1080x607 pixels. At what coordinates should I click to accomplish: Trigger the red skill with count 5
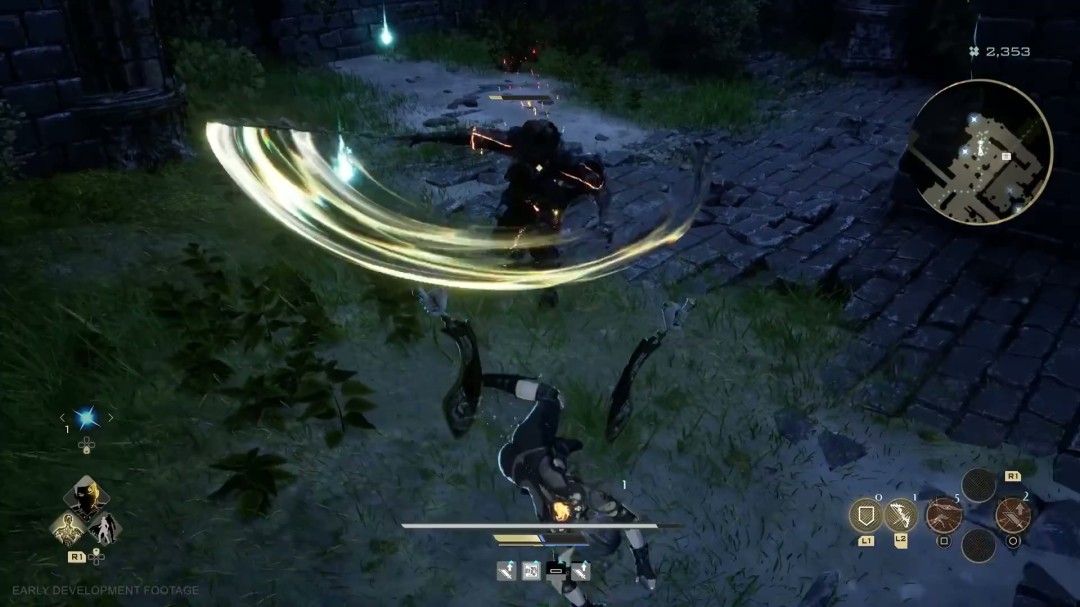click(943, 515)
